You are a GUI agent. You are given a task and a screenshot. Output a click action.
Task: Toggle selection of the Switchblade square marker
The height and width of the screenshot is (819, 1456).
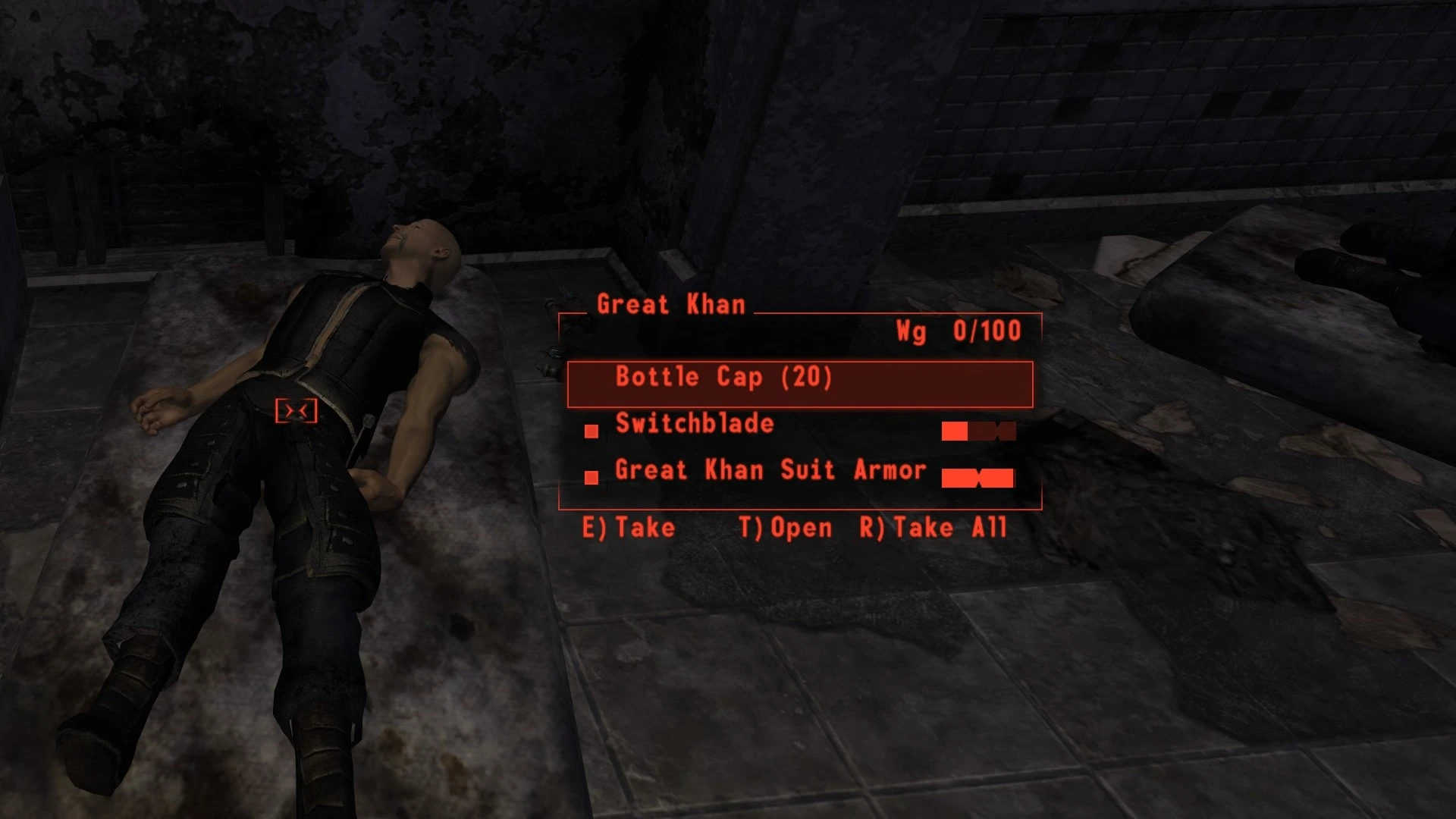click(x=591, y=432)
